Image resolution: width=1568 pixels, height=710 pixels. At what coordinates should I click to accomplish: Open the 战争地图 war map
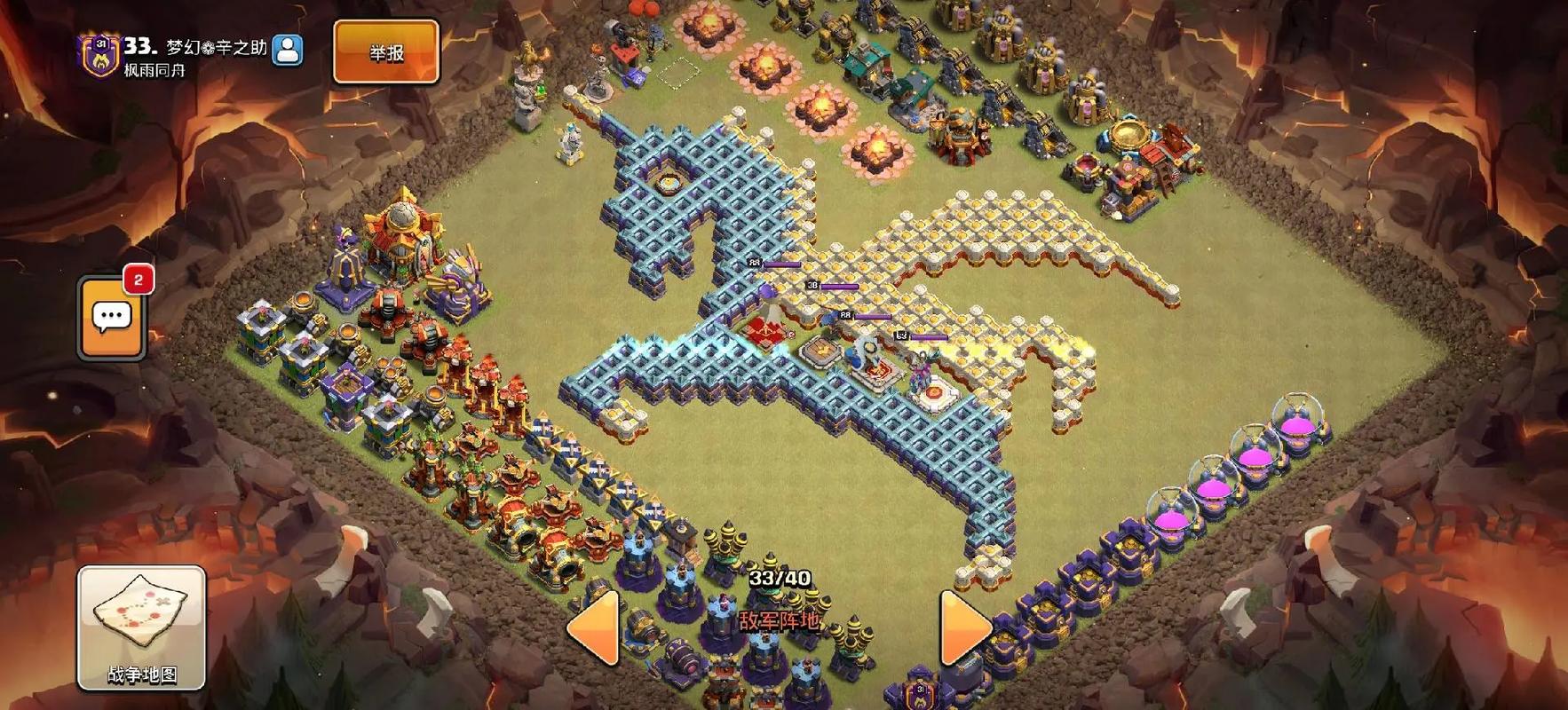coord(142,627)
